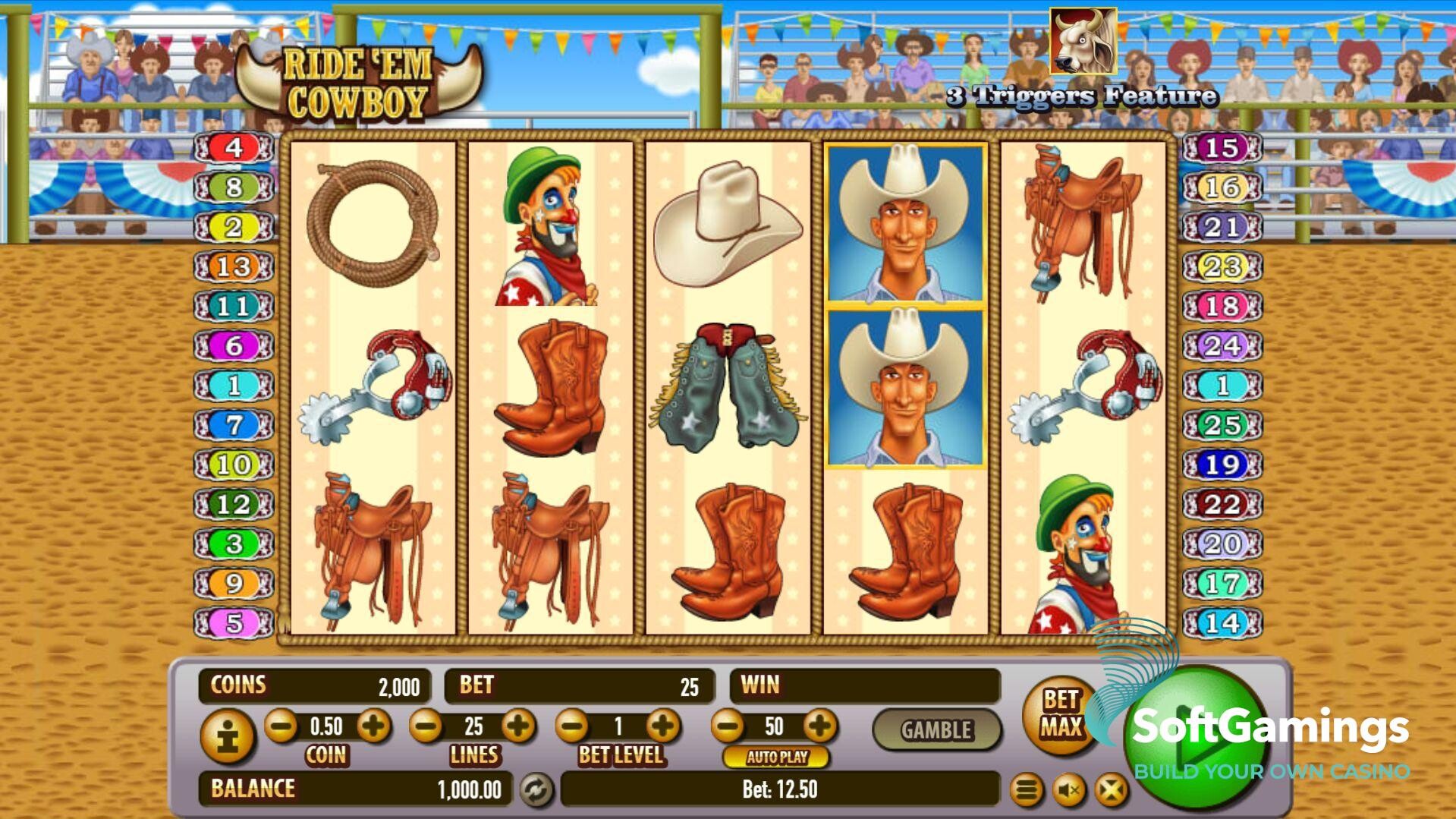Select Bet Max
Screen dimensions: 1456x819
click(1060, 714)
